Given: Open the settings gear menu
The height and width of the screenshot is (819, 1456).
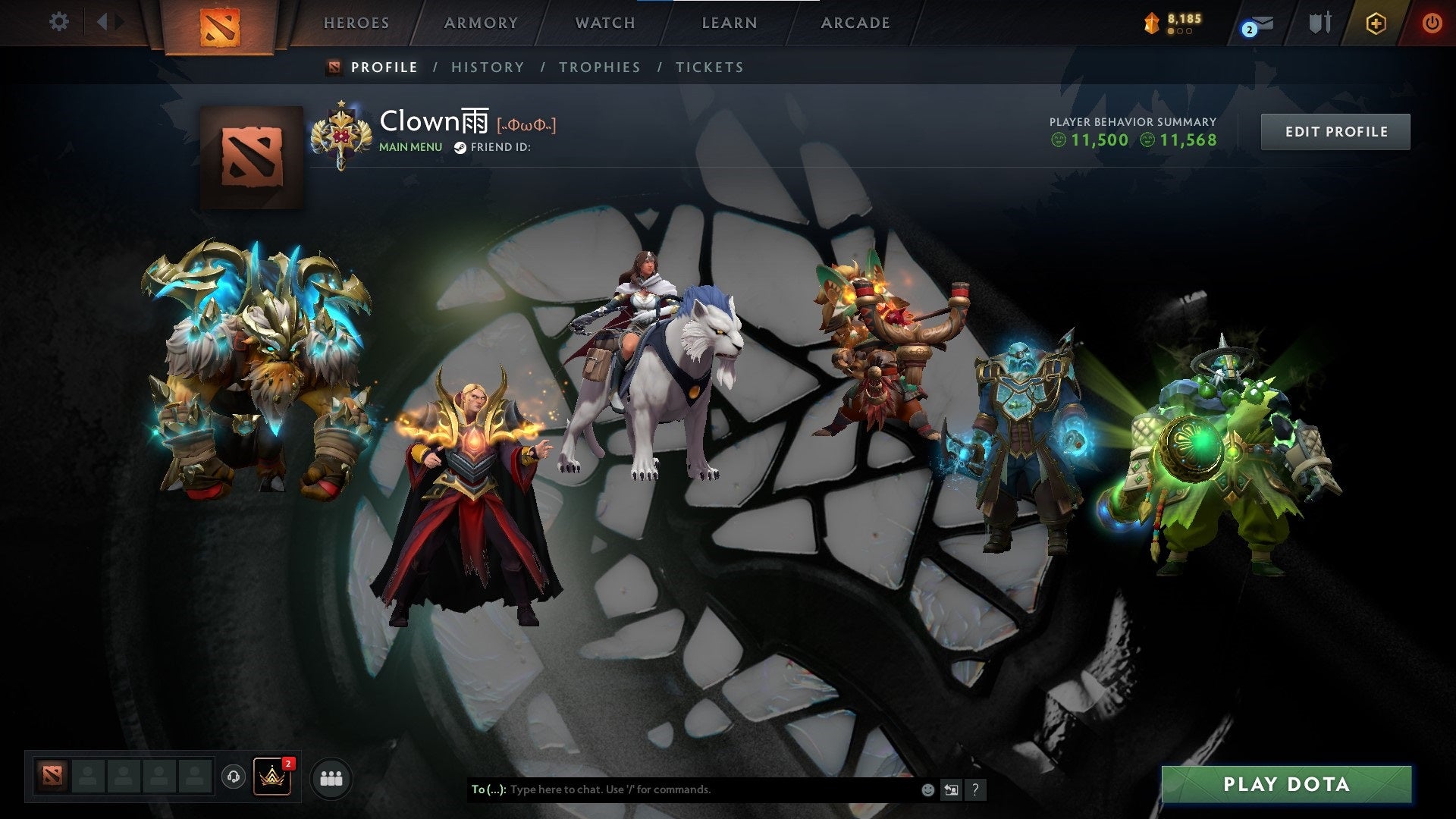Looking at the screenshot, I should pyautogui.click(x=58, y=22).
